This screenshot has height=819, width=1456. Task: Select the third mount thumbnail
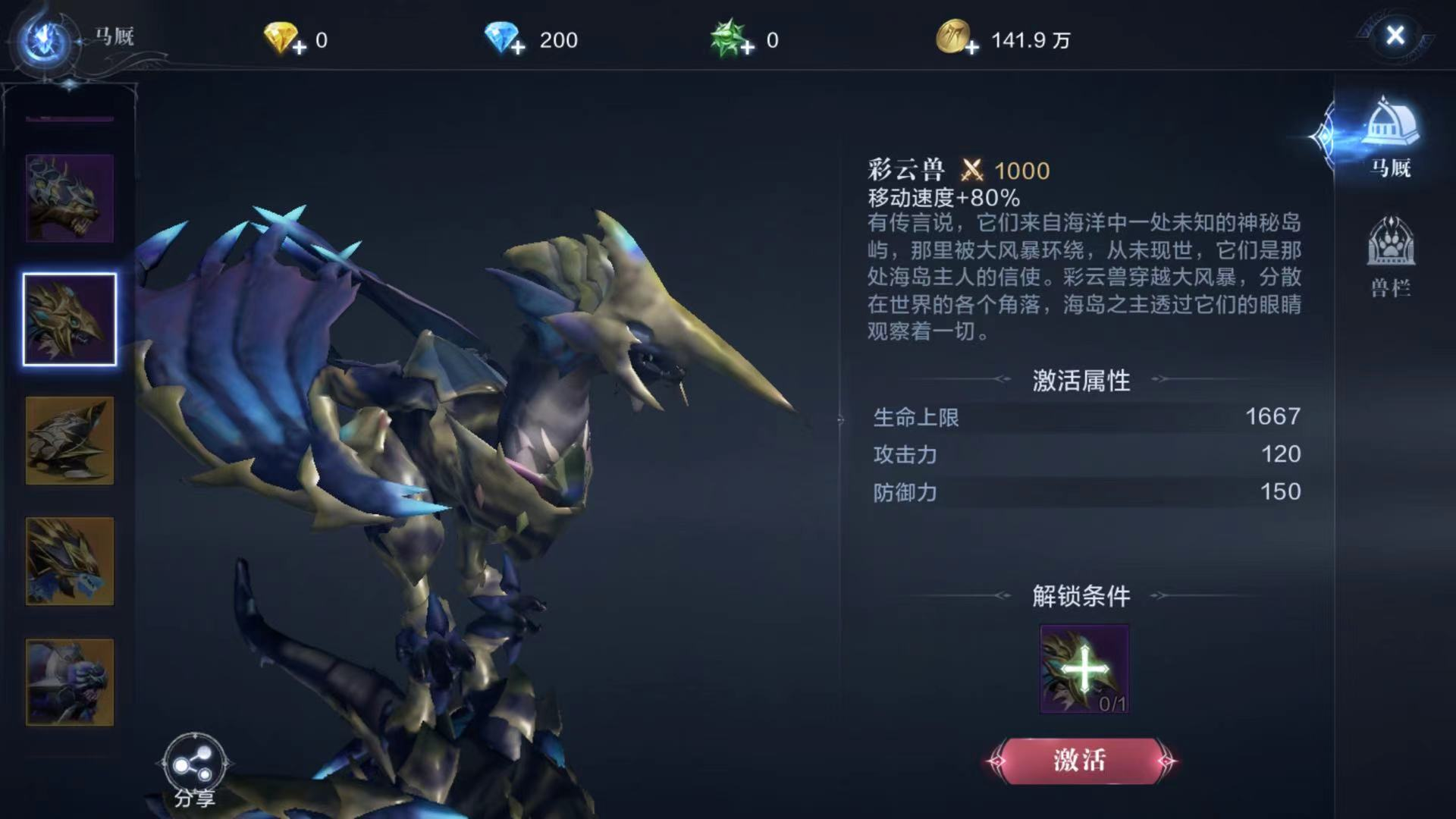click(68, 440)
